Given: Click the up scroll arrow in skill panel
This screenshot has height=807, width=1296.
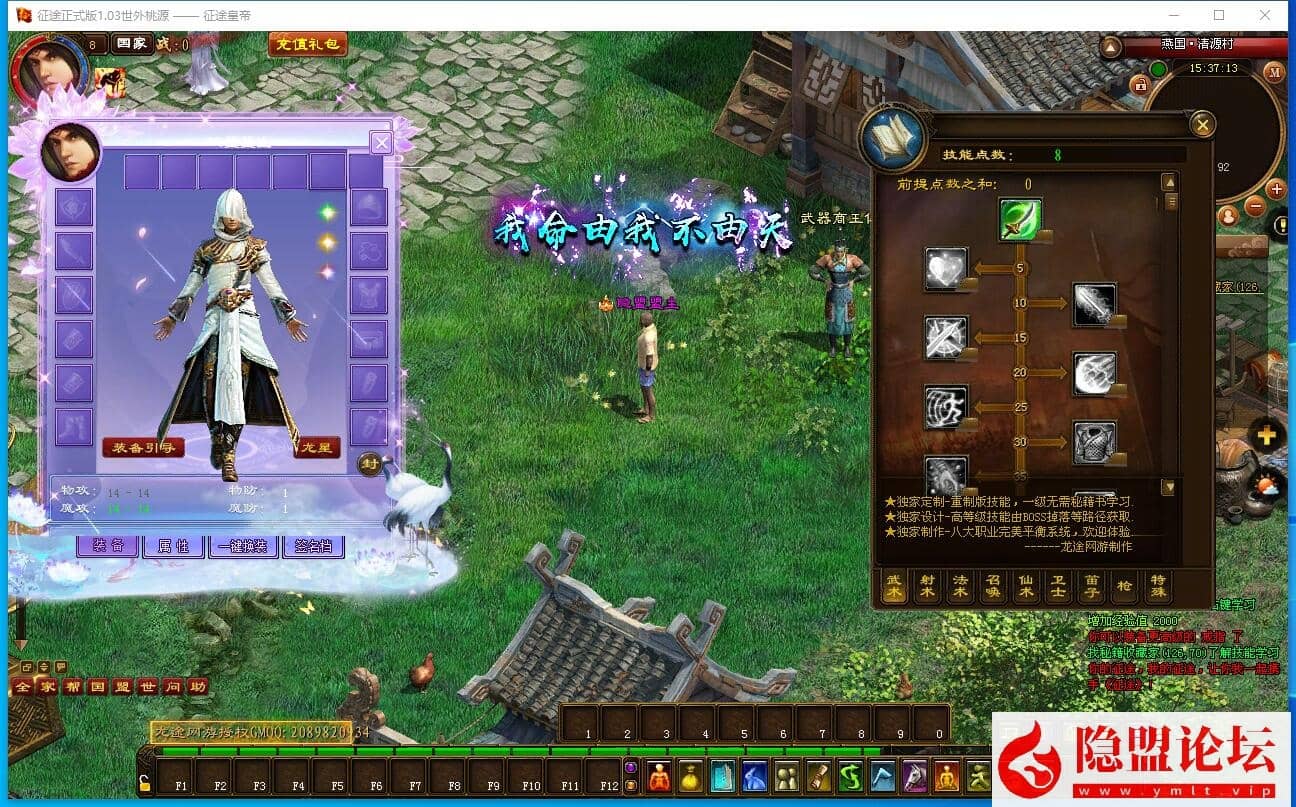Looking at the screenshot, I should 1170,181.
